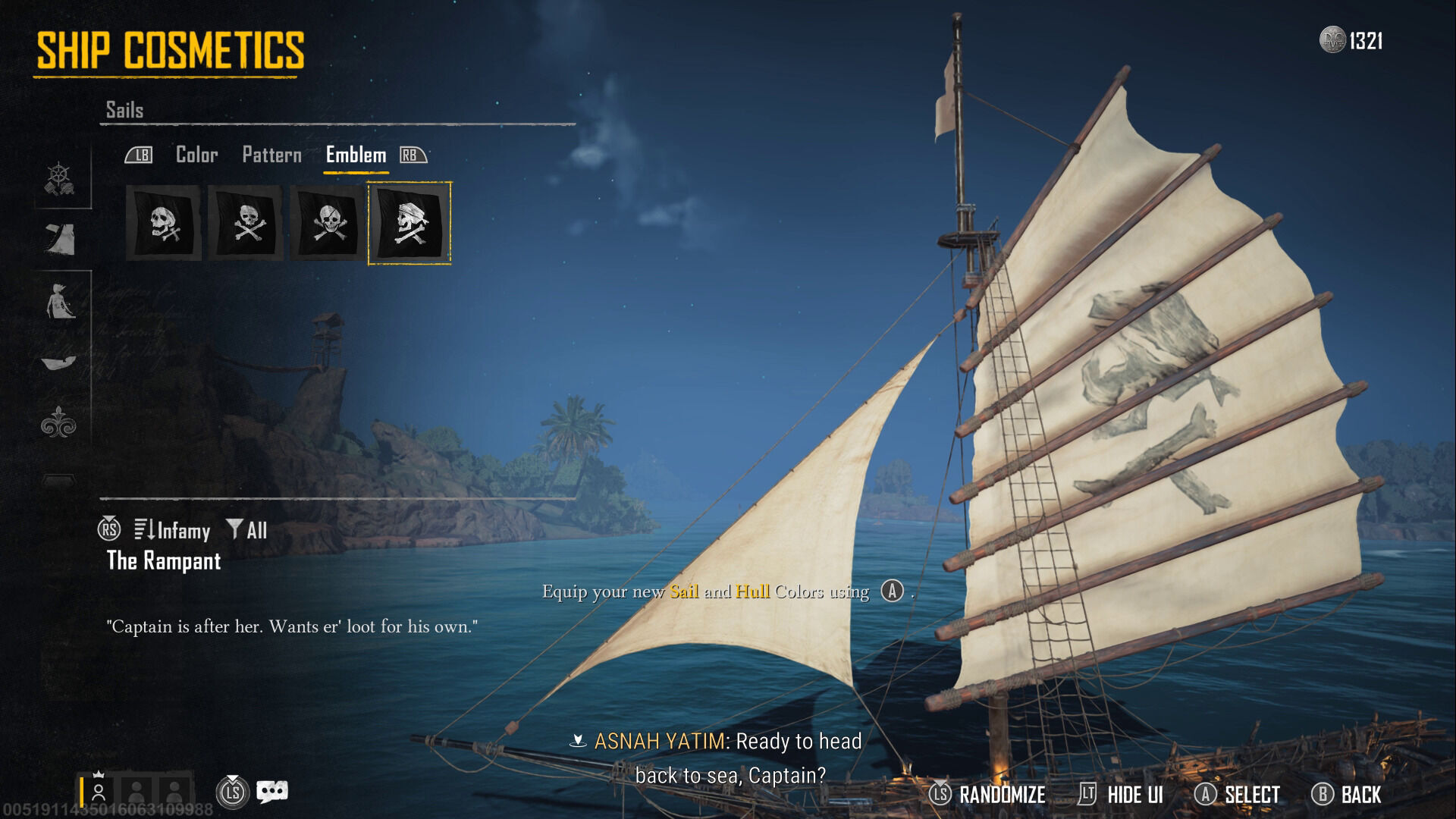Open the Pattern tab
The image size is (1456, 819).
[271, 155]
